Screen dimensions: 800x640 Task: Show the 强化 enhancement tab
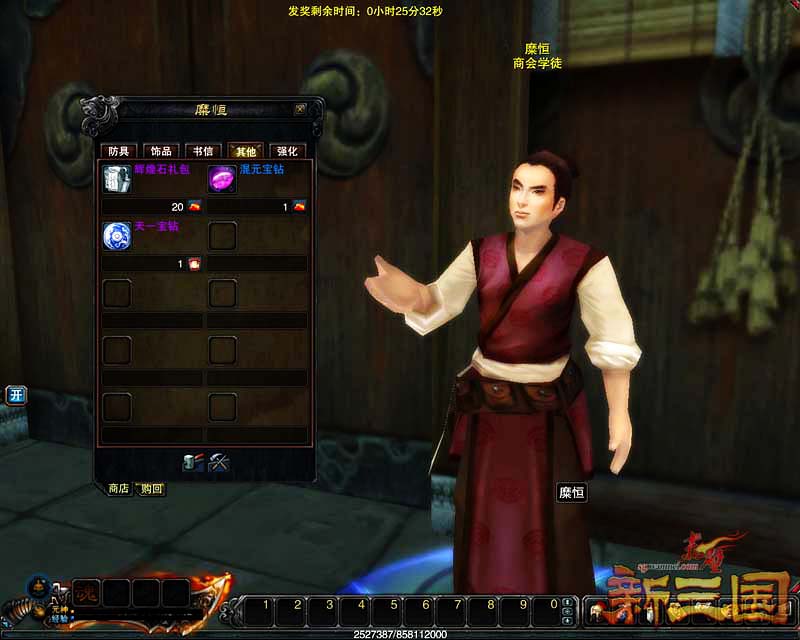tap(287, 151)
